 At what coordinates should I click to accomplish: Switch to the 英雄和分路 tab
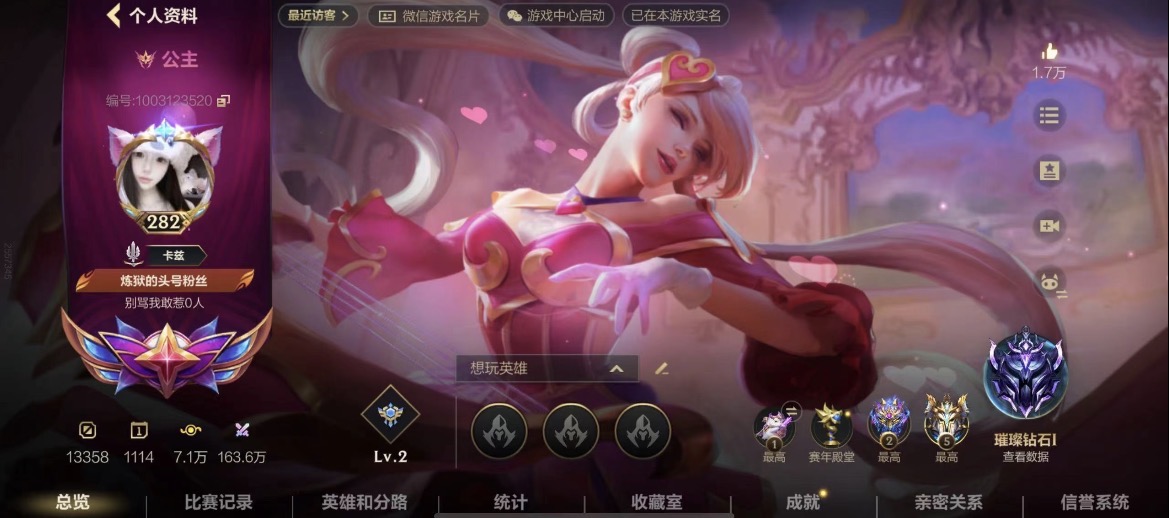364,502
